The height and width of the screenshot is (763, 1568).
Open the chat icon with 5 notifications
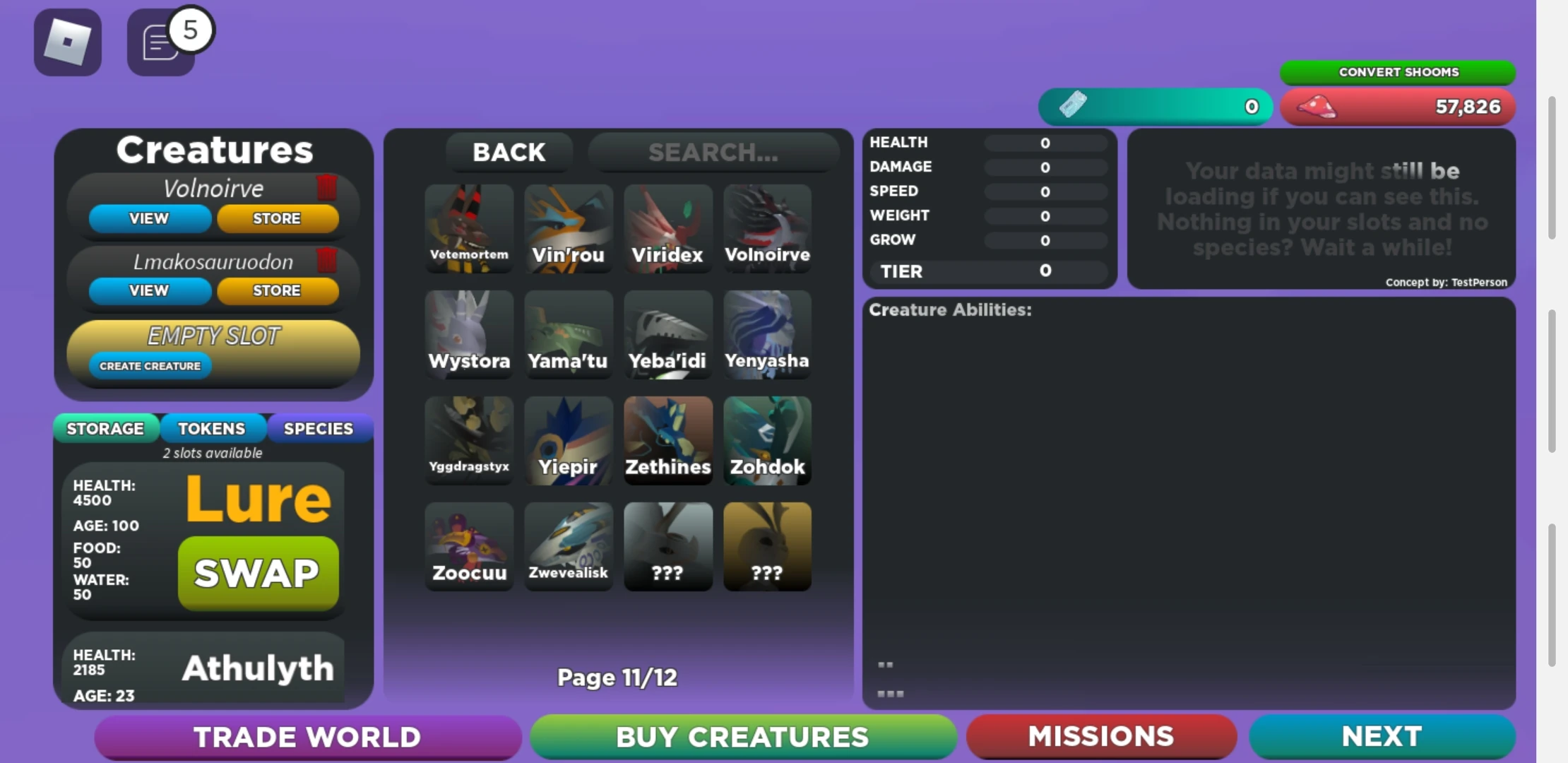[x=159, y=44]
